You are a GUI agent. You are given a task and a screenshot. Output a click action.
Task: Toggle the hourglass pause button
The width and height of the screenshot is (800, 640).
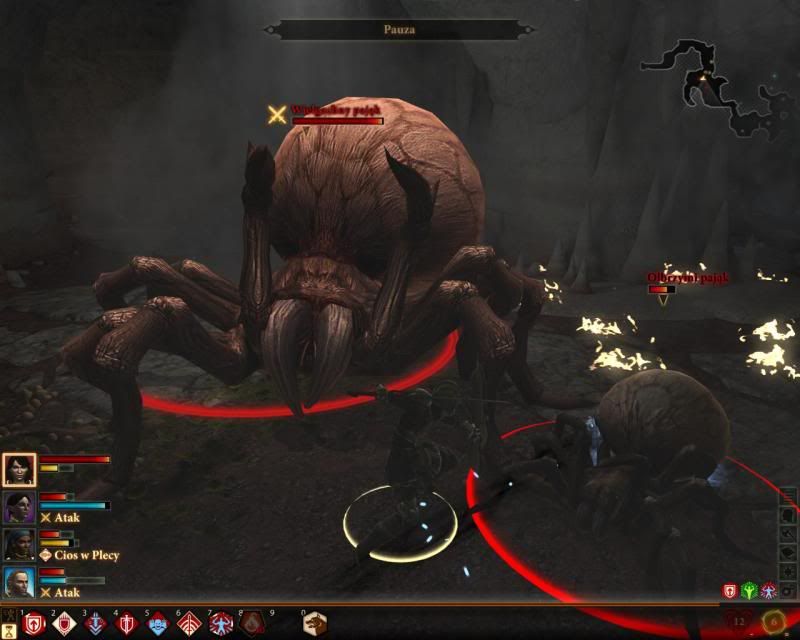coord(9,628)
